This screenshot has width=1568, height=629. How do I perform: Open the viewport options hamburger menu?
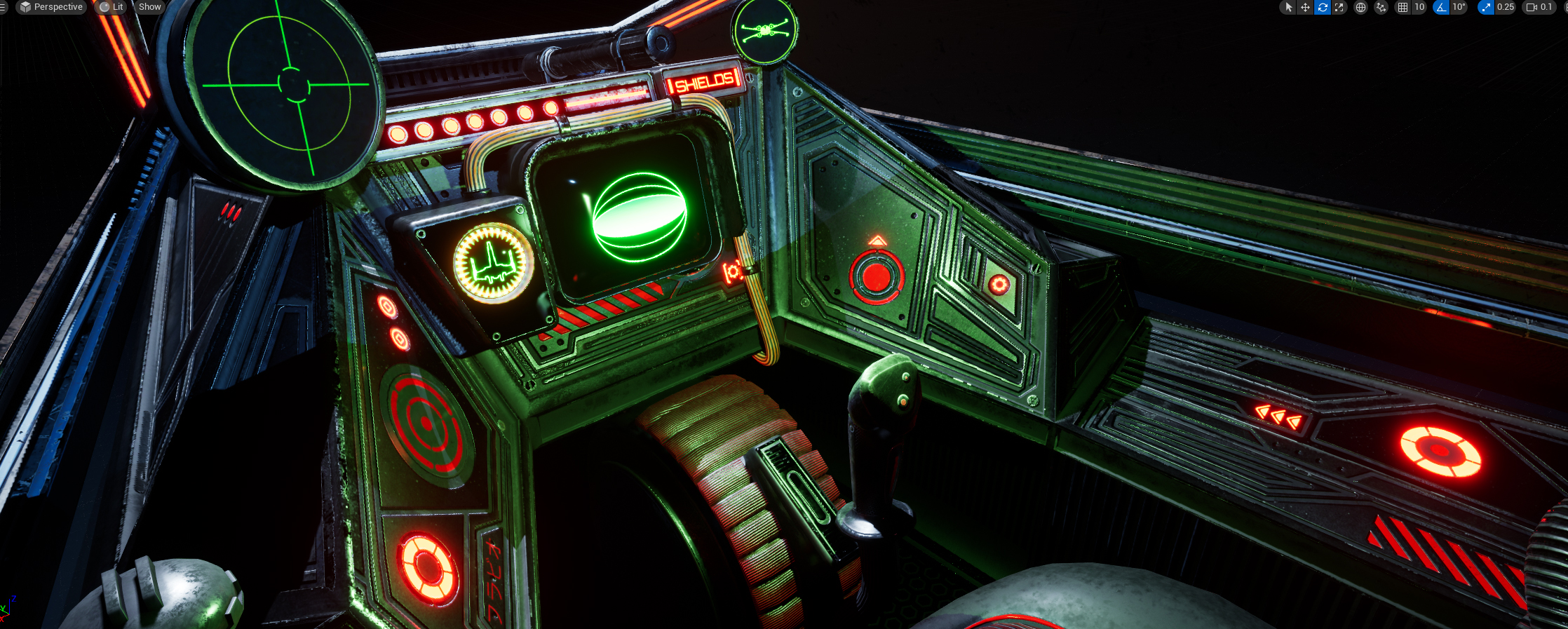click(x=3, y=6)
